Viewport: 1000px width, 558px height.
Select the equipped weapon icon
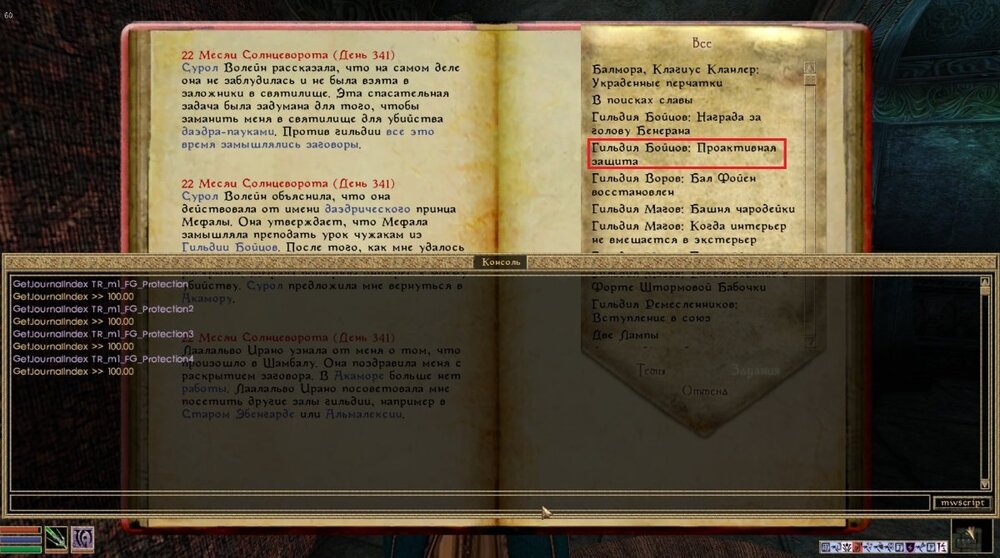(56, 538)
